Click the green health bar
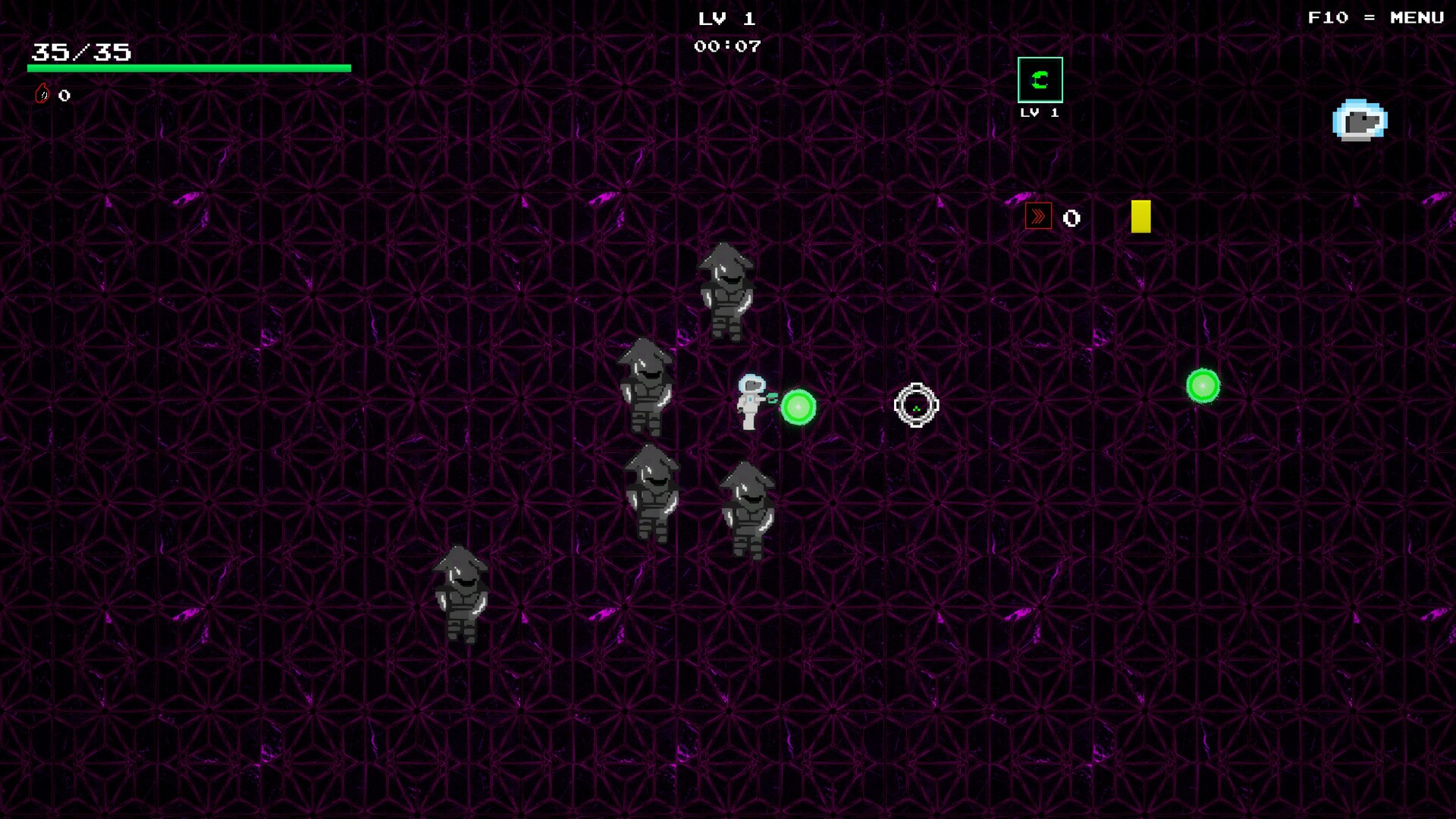 pos(189,68)
